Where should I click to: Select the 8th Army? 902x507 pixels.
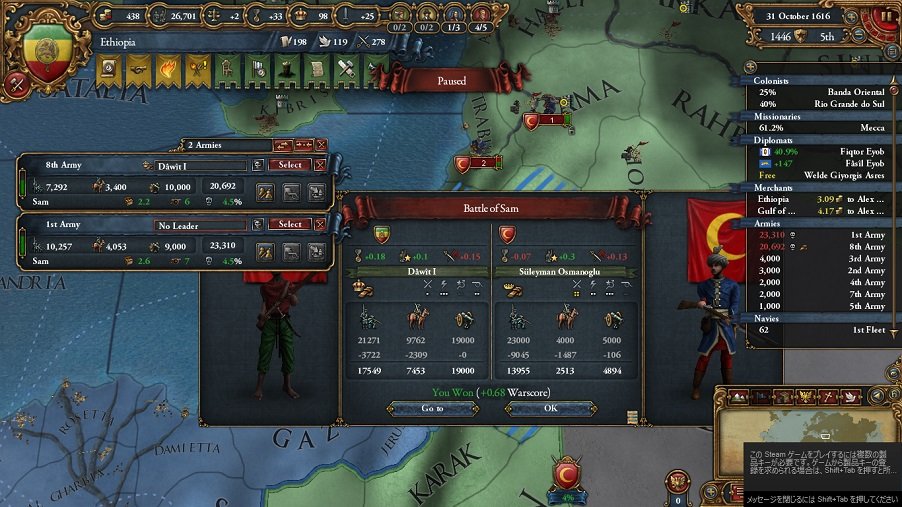click(290, 165)
